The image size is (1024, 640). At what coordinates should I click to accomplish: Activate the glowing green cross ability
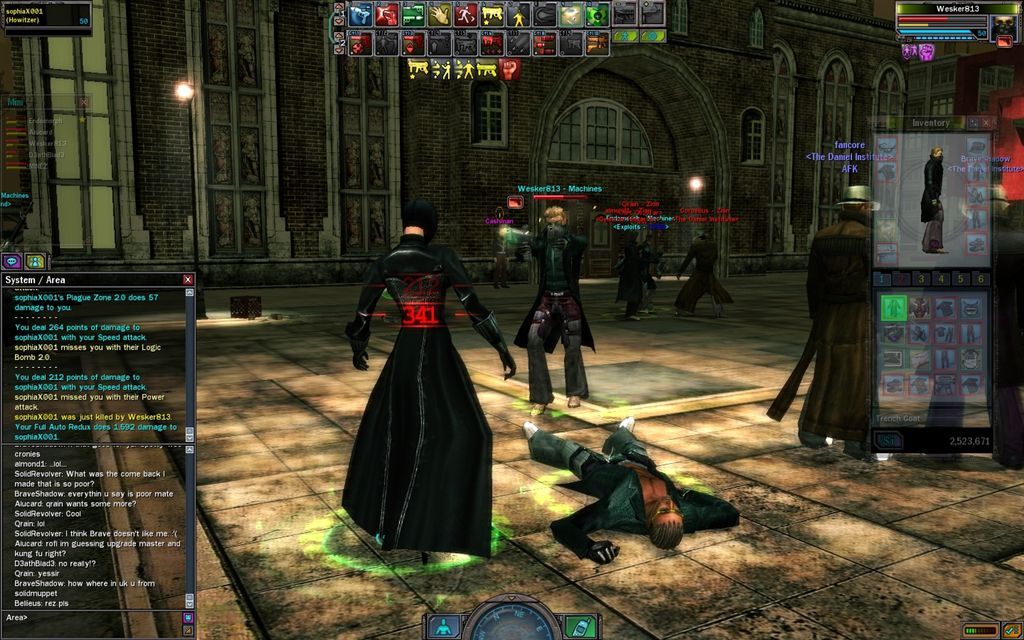(x=597, y=15)
